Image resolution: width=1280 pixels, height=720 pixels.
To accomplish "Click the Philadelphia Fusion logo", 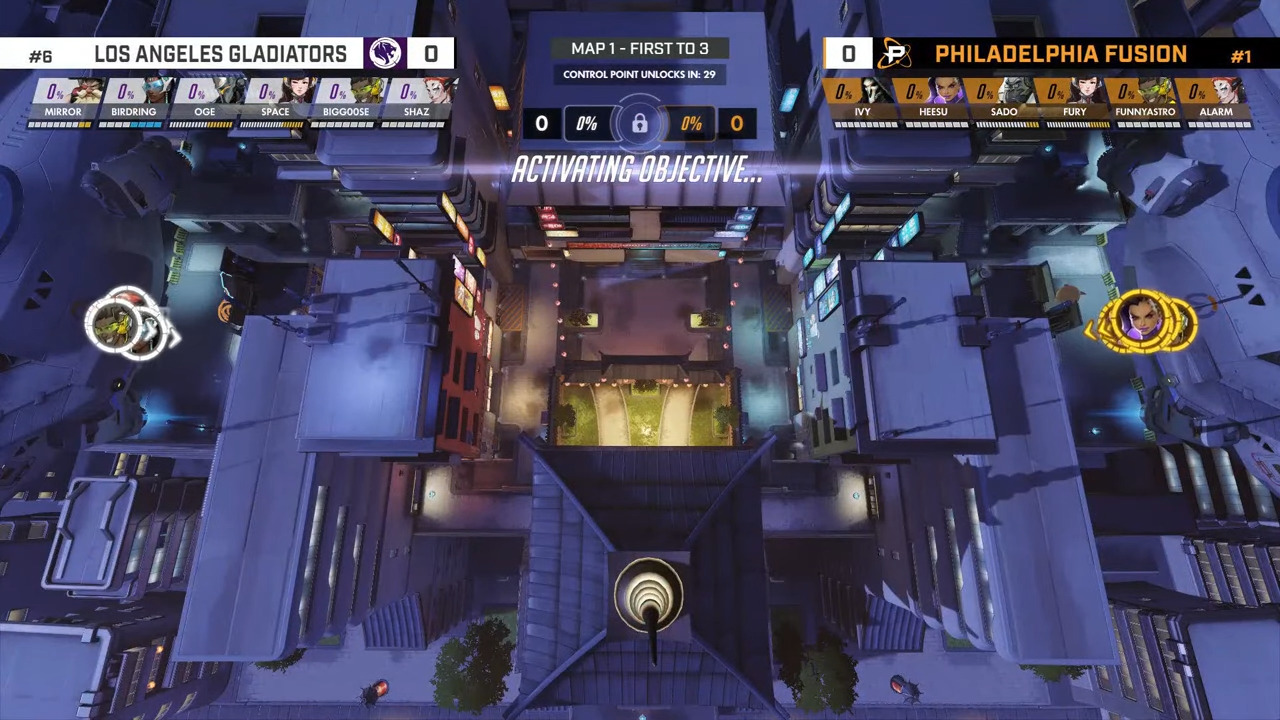I will (894, 54).
